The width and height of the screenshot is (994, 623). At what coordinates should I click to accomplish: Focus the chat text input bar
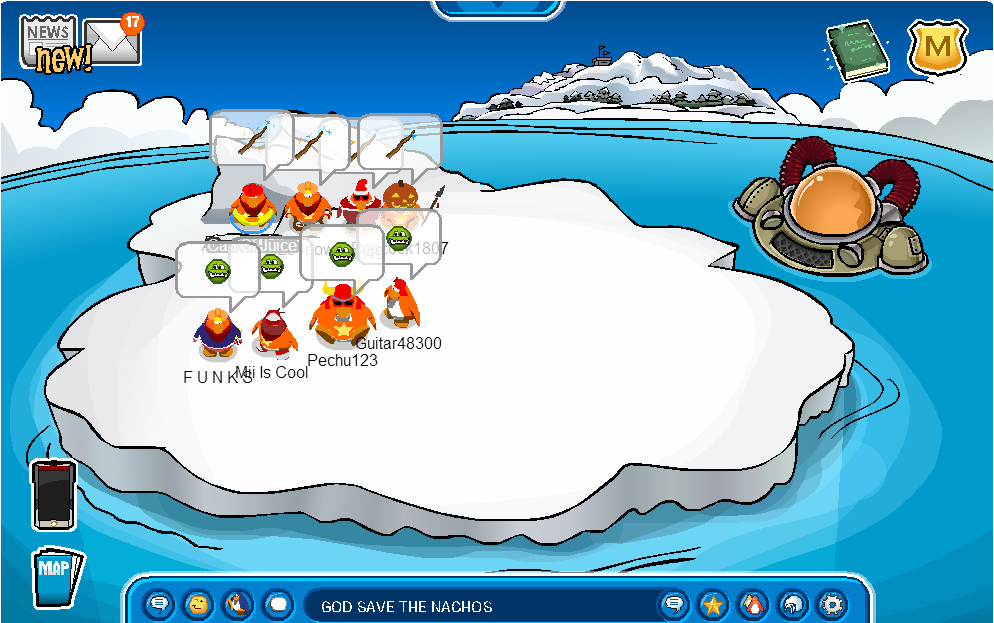tap(480, 606)
